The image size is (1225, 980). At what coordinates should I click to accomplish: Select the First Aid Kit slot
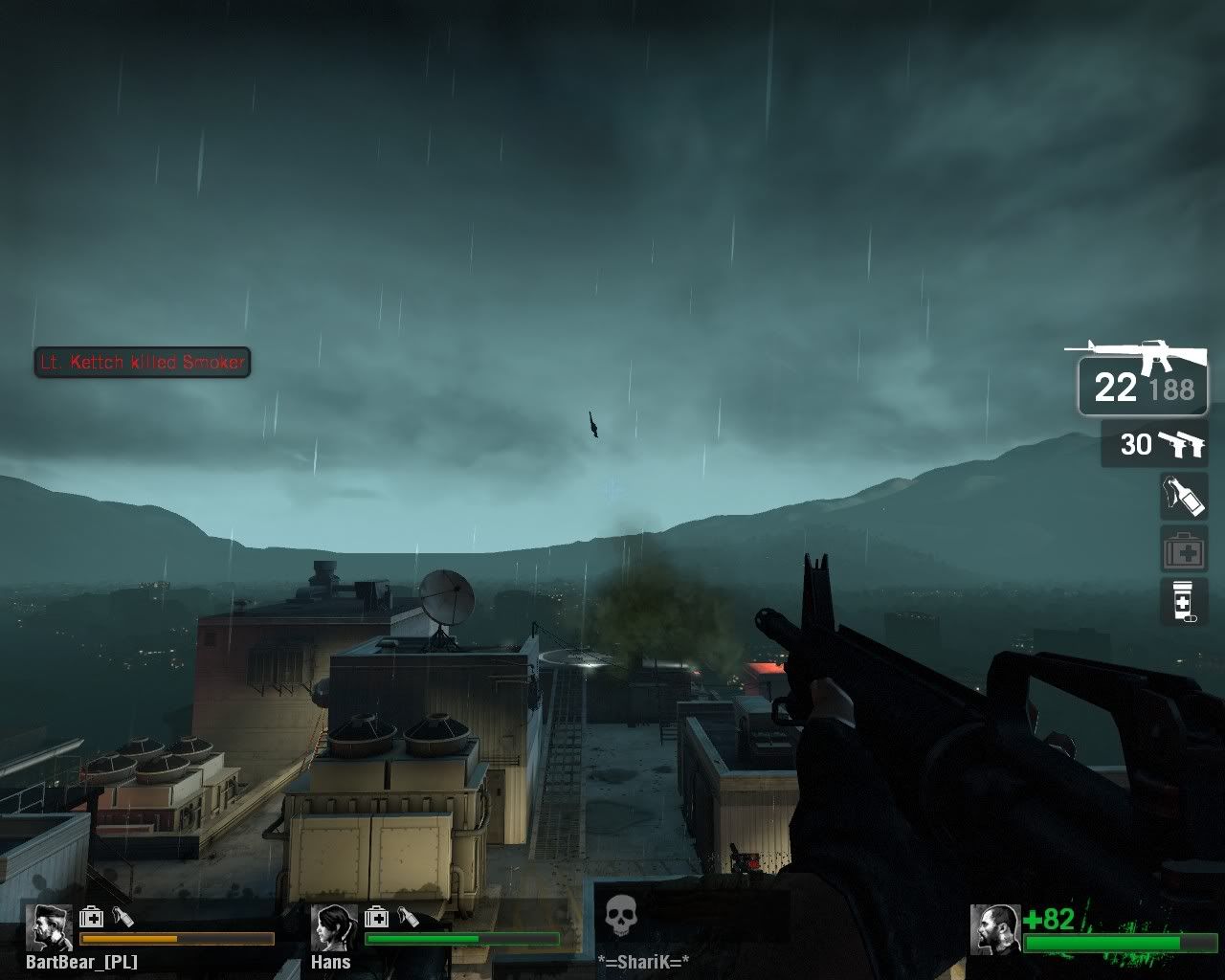pyautogui.click(x=1184, y=548)
